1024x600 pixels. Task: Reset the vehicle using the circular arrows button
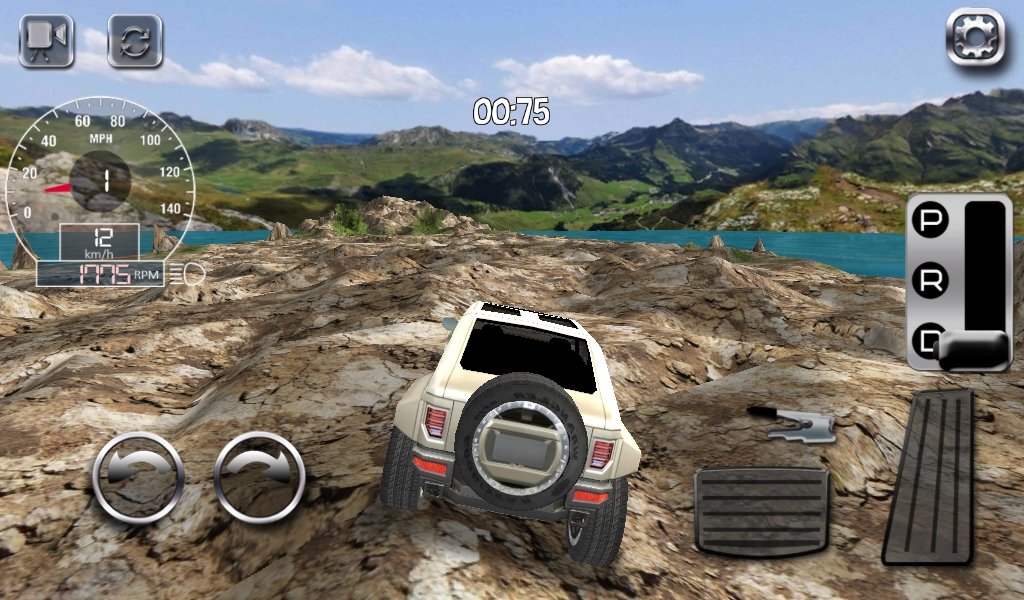tap(135, 41)
